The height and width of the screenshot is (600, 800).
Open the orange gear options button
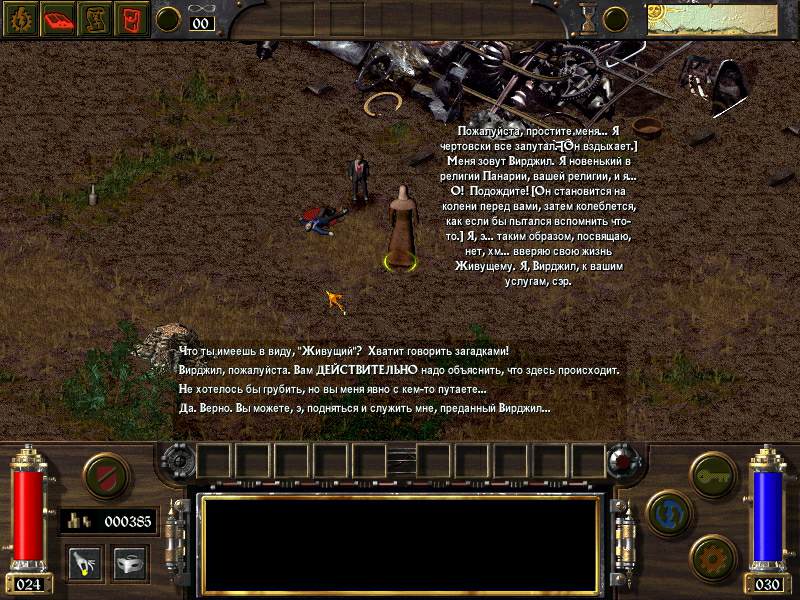coord(713,557)
